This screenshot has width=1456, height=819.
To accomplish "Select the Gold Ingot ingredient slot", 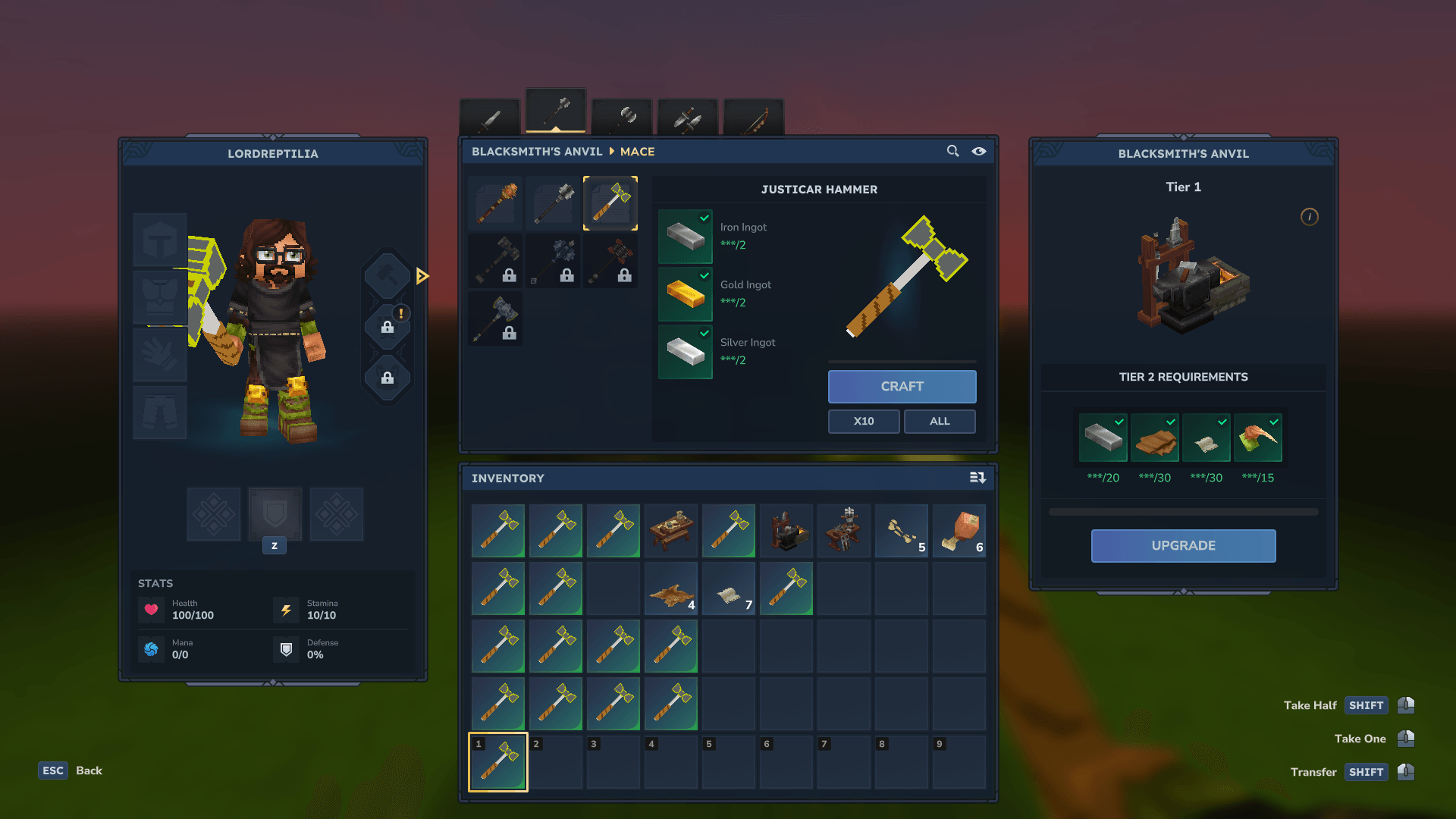I will (x=686, y=293).
